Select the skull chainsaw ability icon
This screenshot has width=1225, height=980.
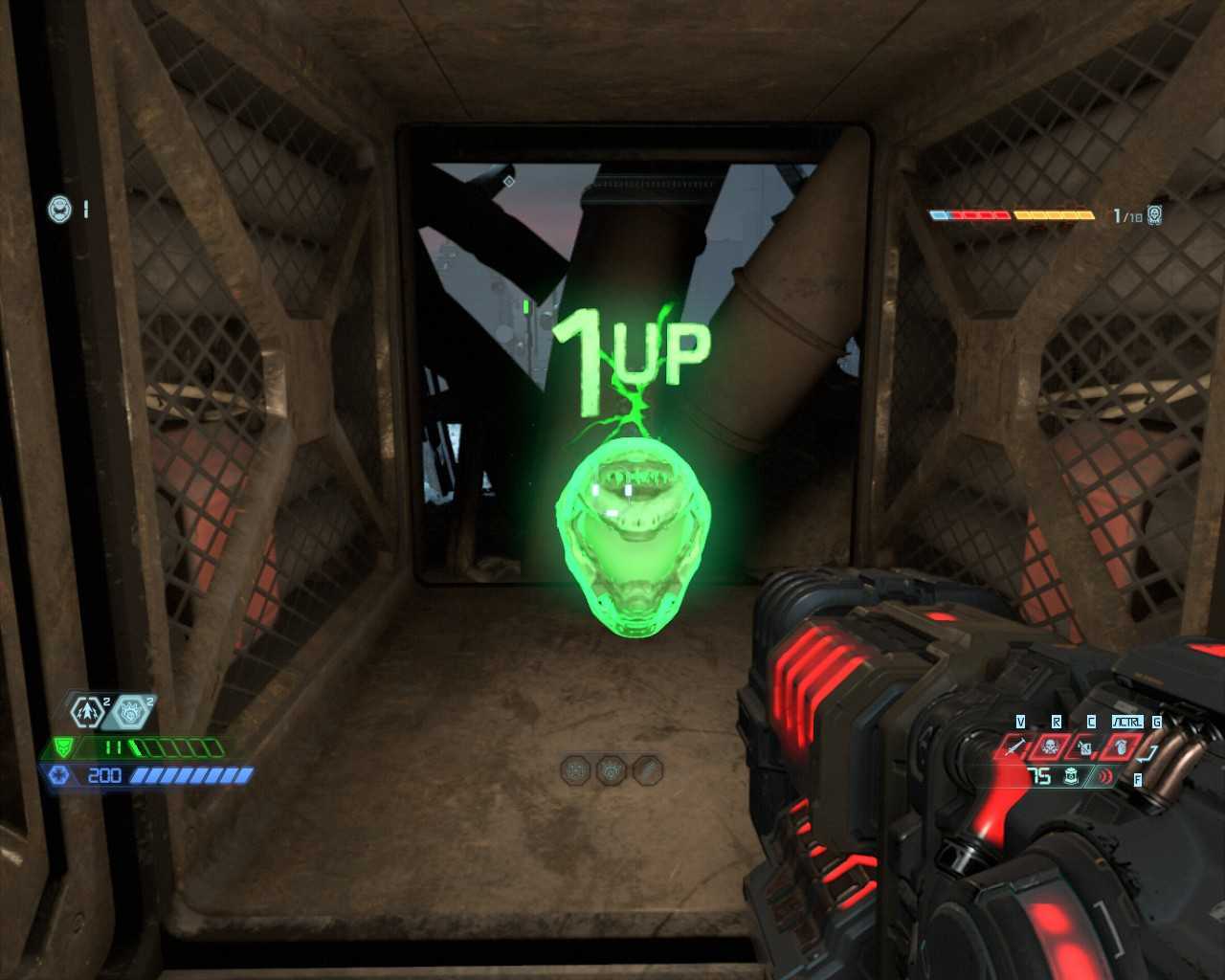[x=1050, y=746]
